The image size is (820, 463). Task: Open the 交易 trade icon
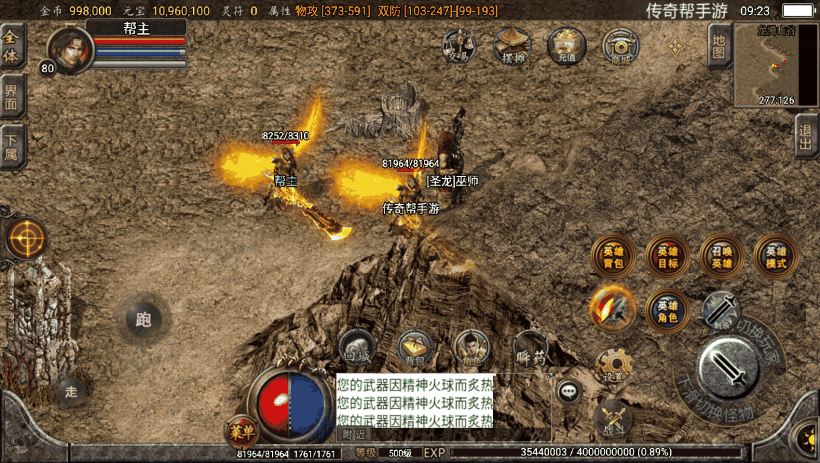pyautogui.click(x=459, y=45)
